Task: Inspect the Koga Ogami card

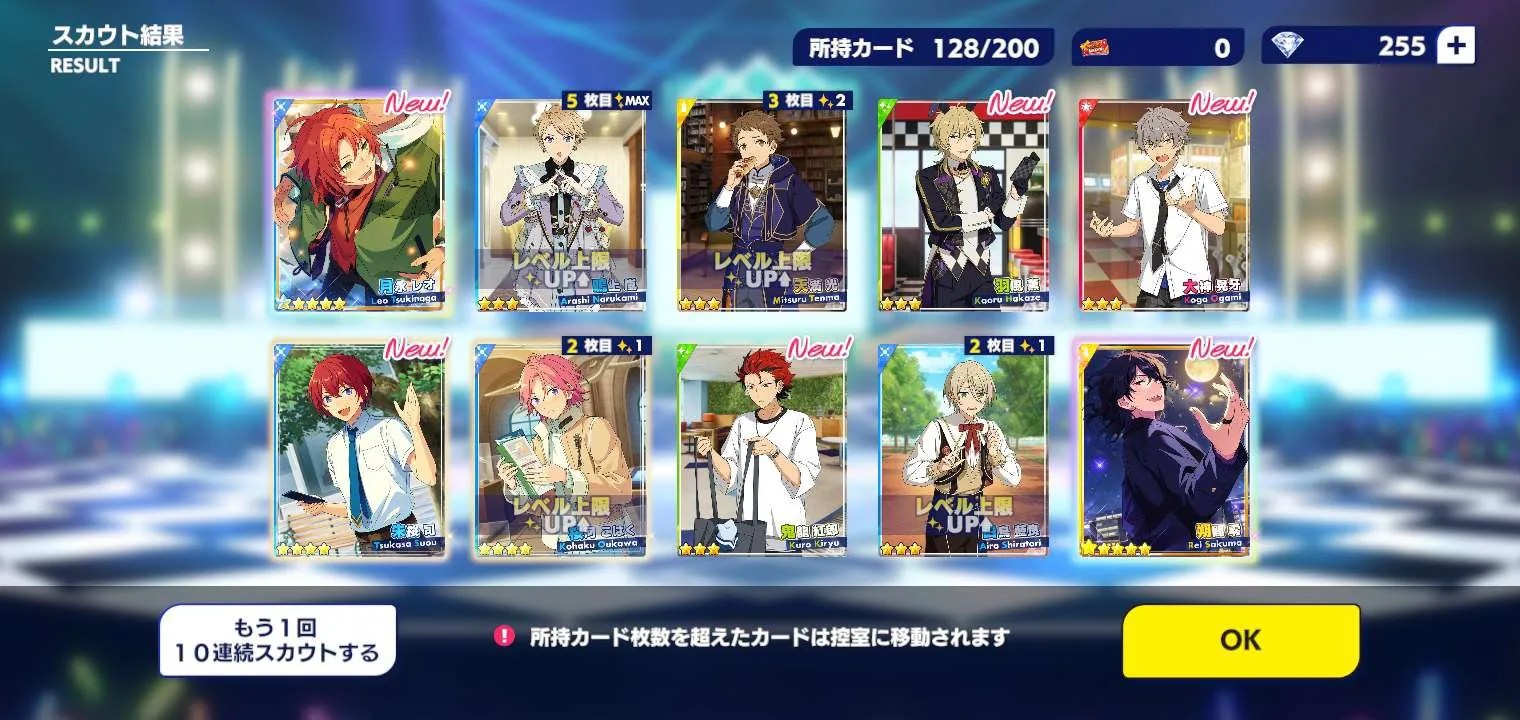Action: pos(1164,205)
